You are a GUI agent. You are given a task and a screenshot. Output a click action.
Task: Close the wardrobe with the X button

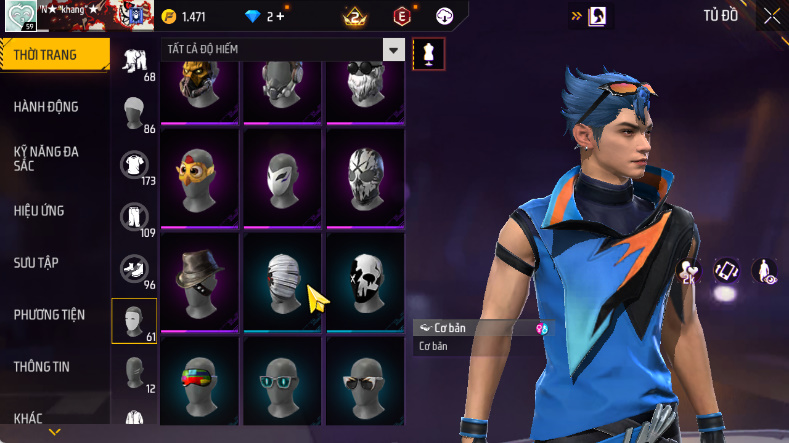771,16
